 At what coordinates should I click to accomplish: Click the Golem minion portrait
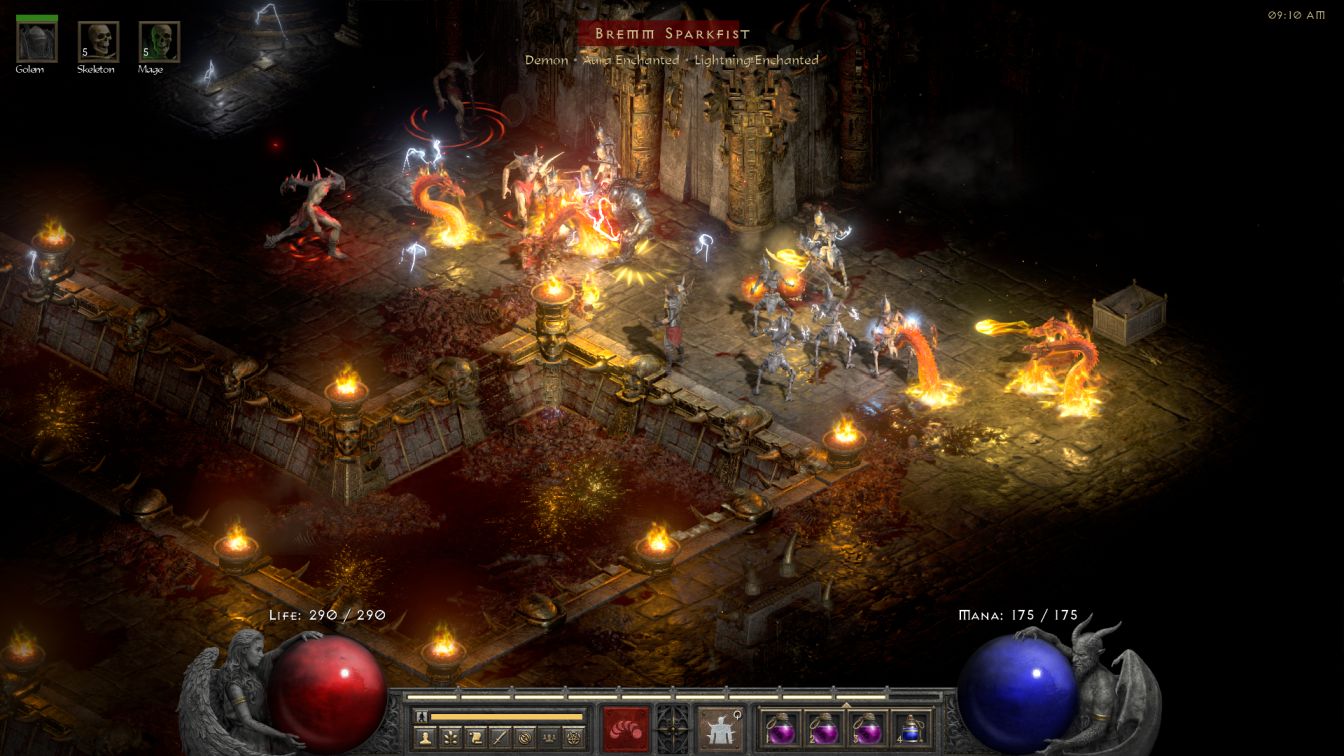tap(37, 41)
